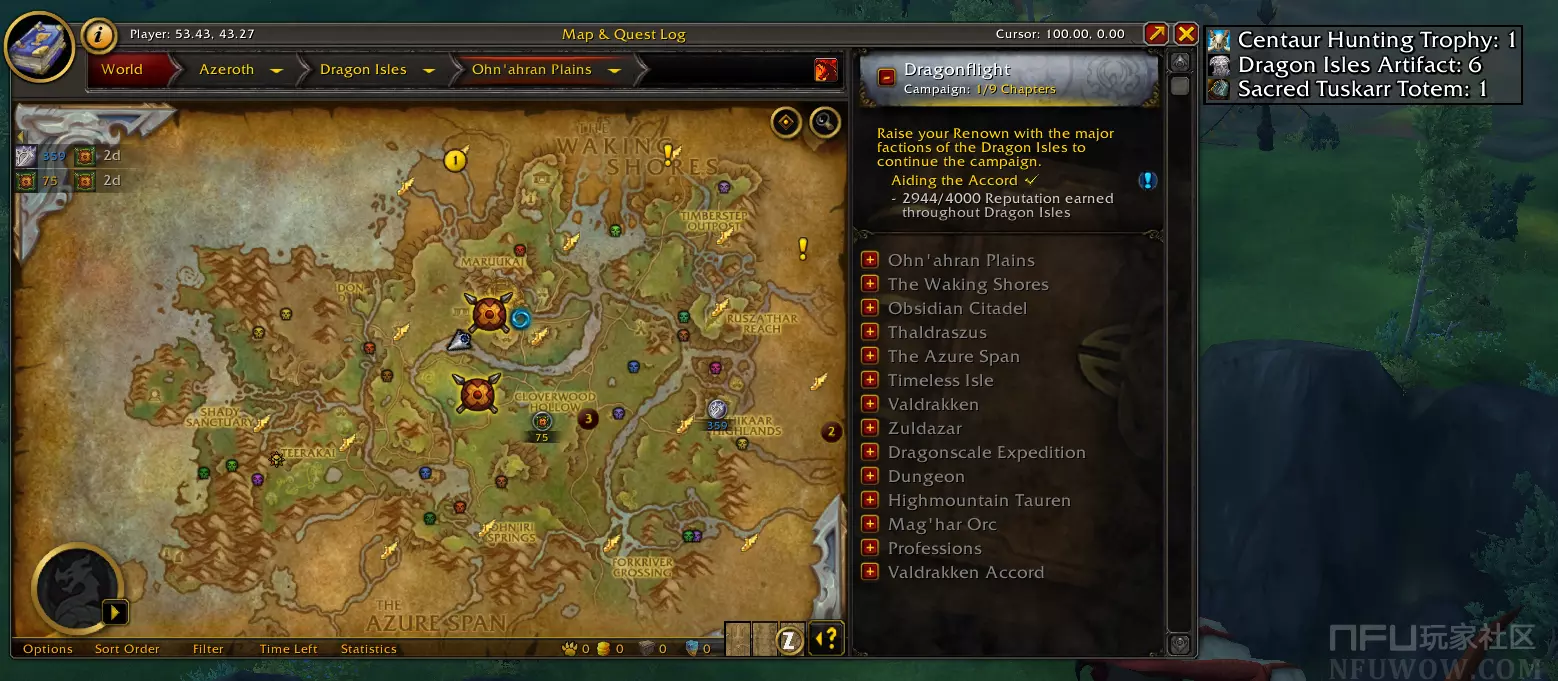
Task: Open the Sort Order menu
Action: (127, 649)
